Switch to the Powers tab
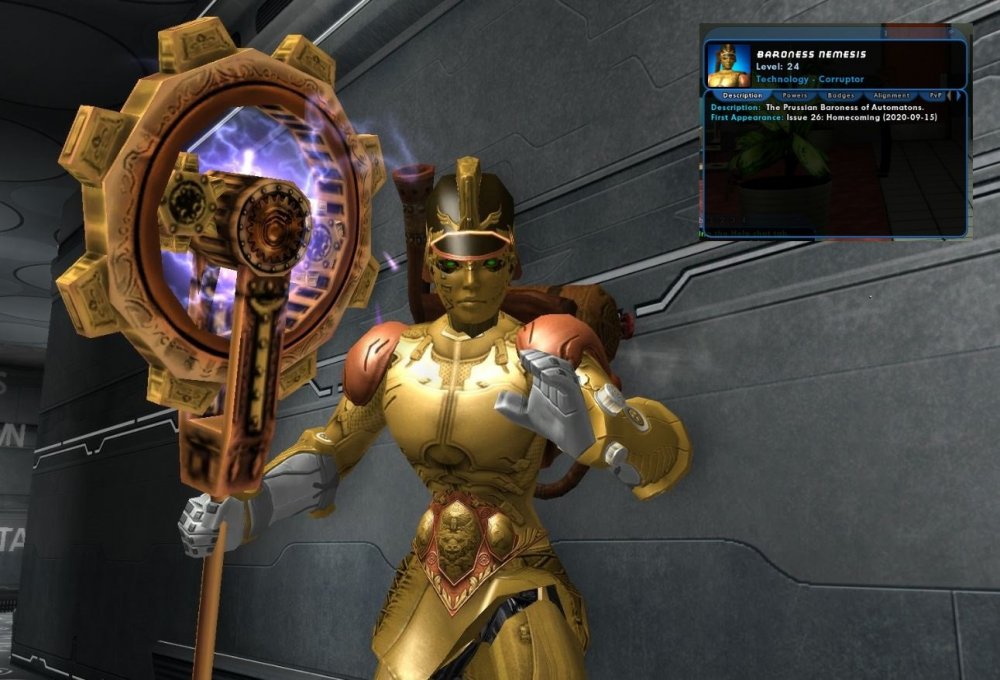The image size is (1000, 680). tap(796, 96)
